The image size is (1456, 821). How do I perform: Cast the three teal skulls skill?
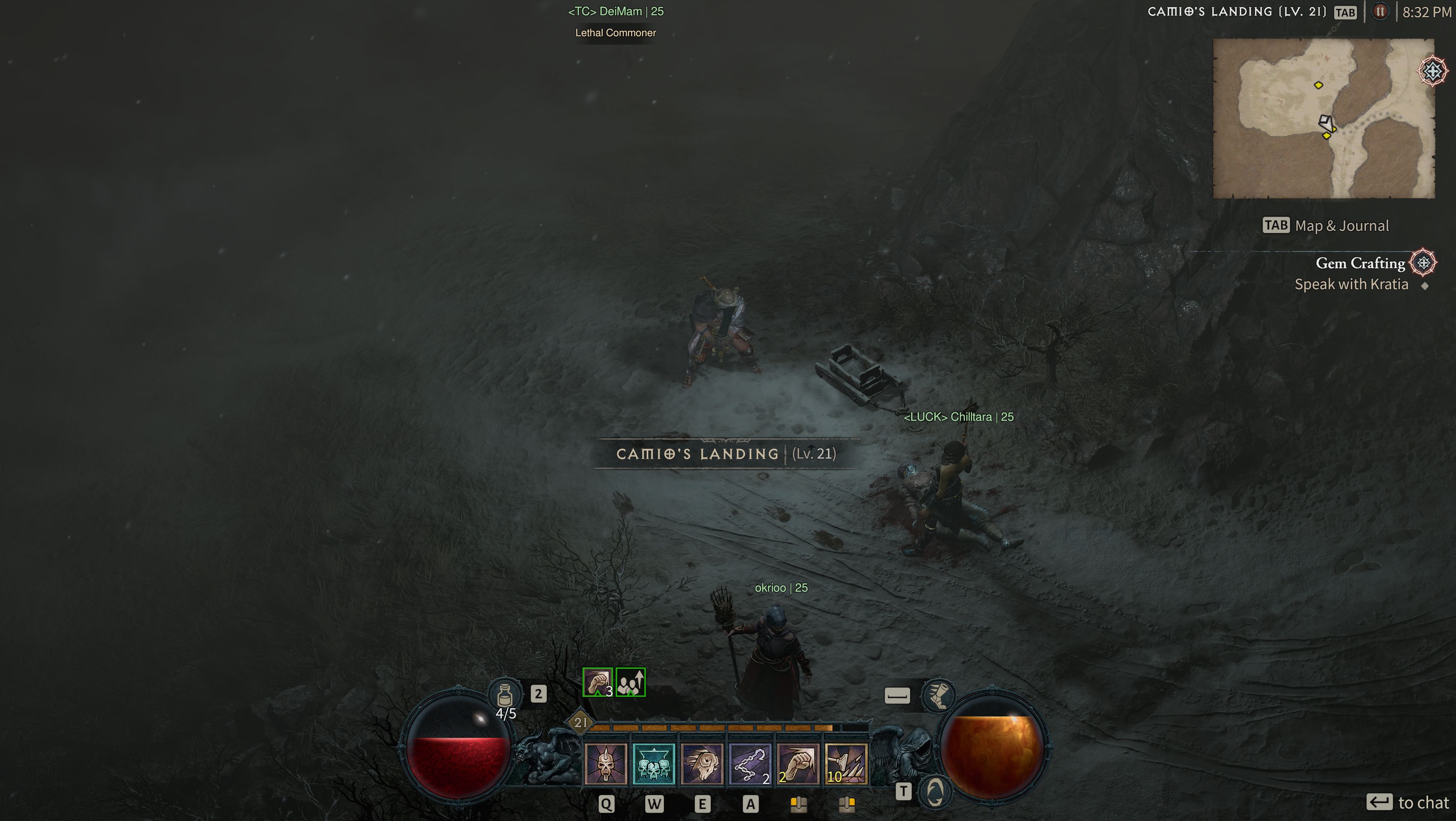[x=653, y=764]
